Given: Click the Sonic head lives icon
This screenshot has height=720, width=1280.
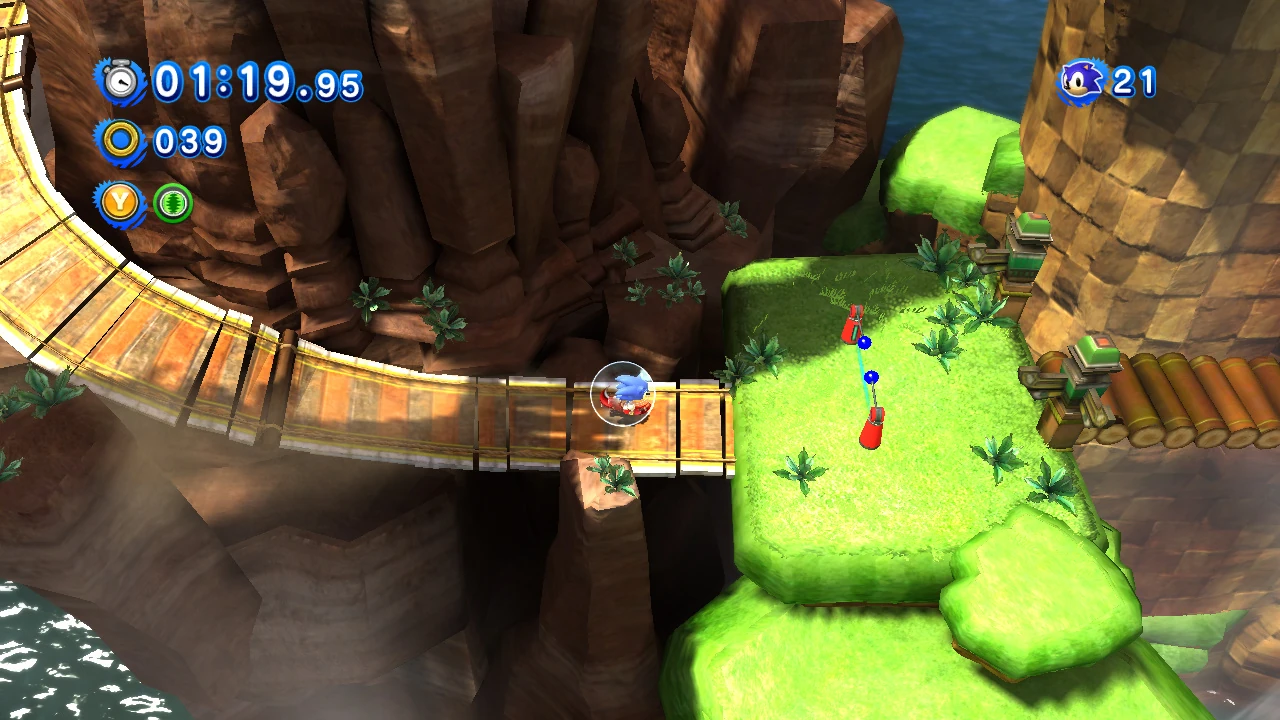Looking at the screenshot, I should point(1082,81).
